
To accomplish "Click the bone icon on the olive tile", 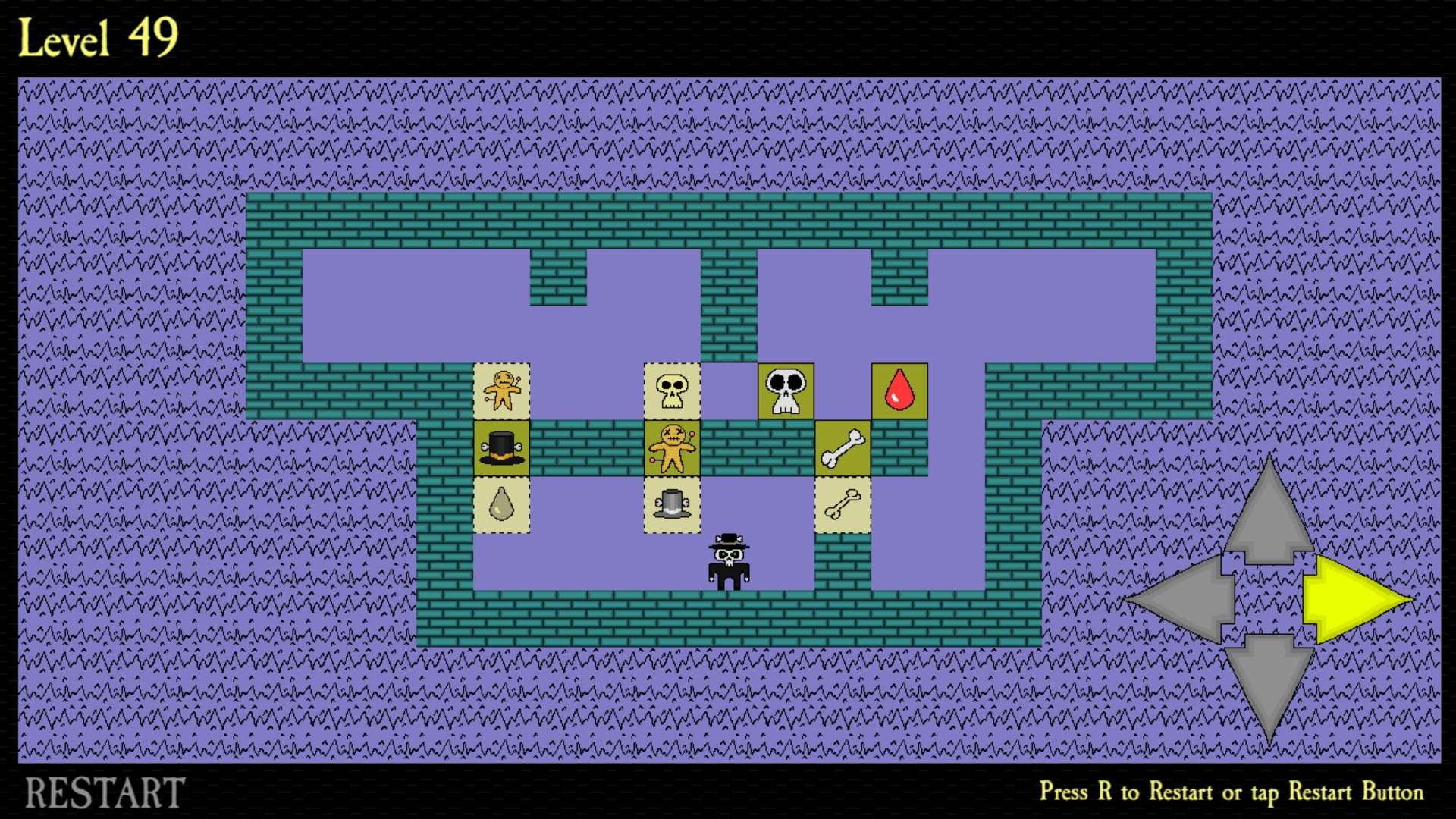I will pos(842,446).
